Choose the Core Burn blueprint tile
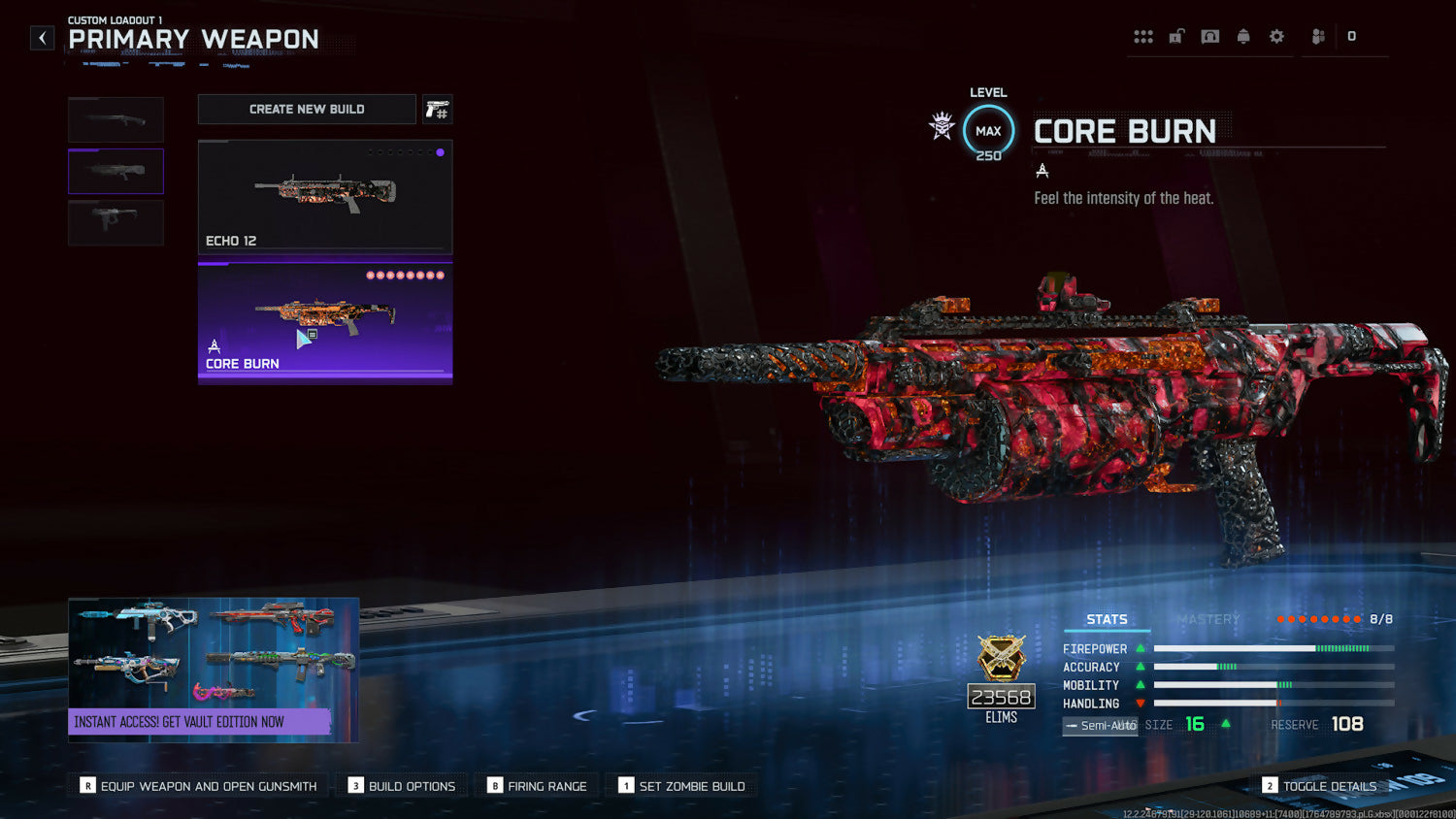The height and width of the screenshot is (819, 1456). point(325,320)
